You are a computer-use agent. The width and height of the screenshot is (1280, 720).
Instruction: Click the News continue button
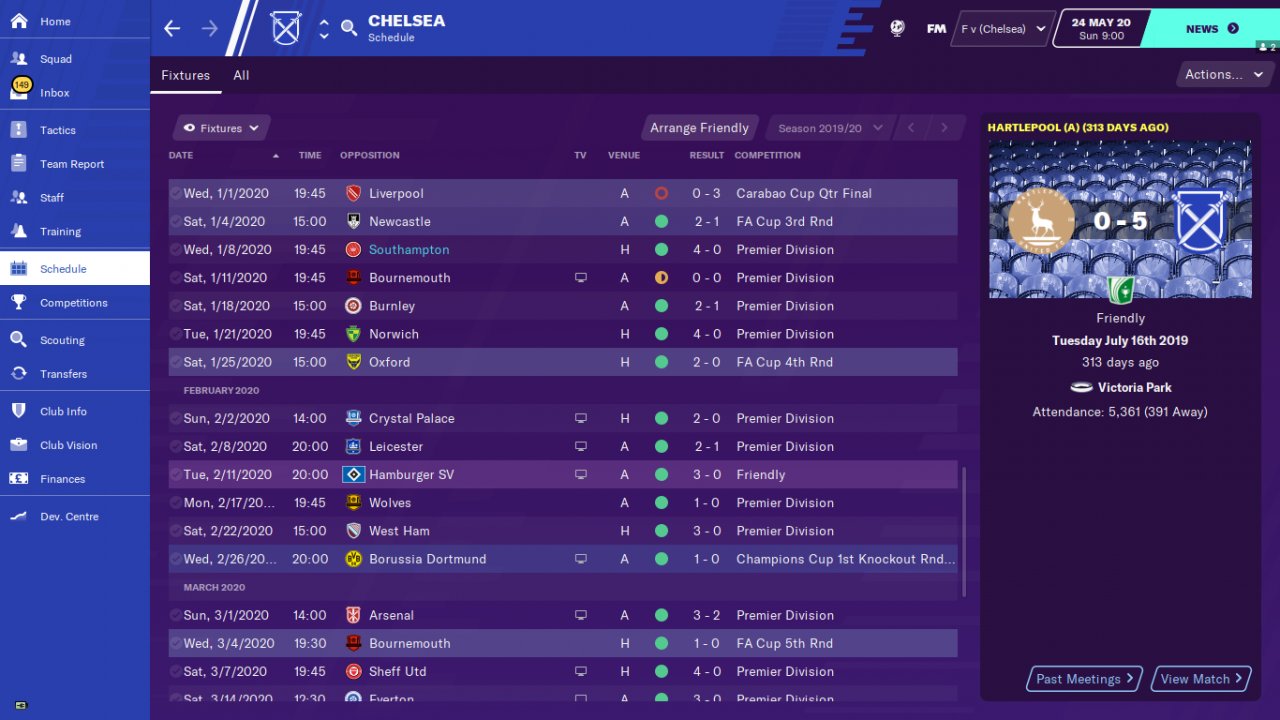click(1211, 29)
